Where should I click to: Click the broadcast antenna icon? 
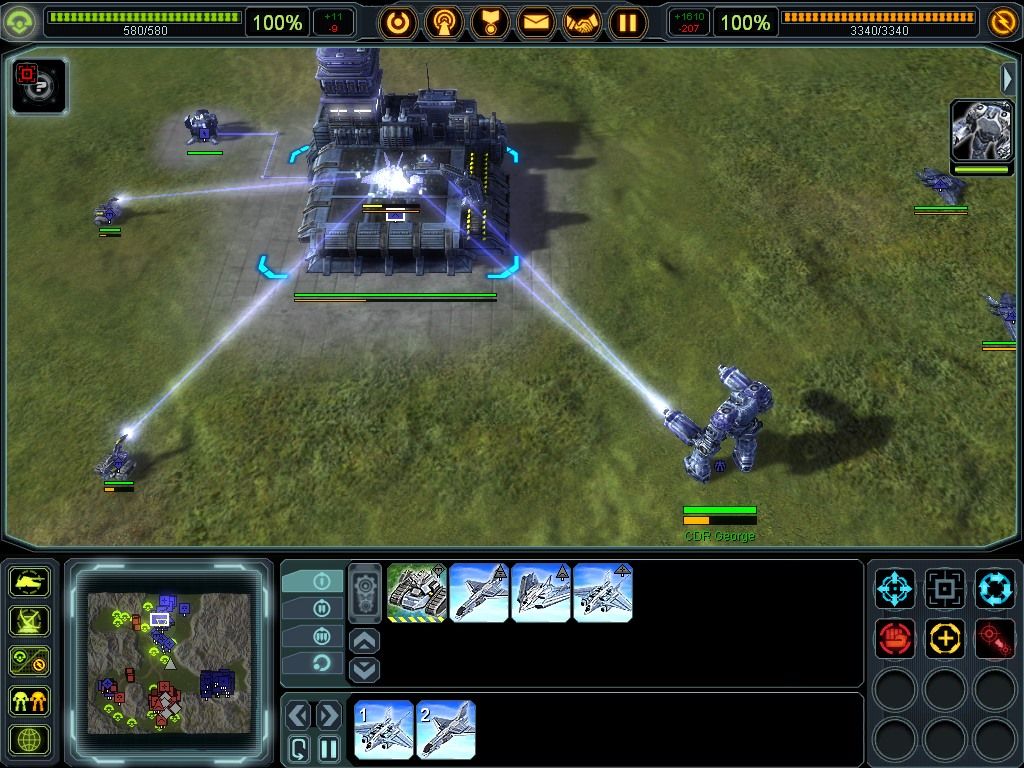pos(444,22)
